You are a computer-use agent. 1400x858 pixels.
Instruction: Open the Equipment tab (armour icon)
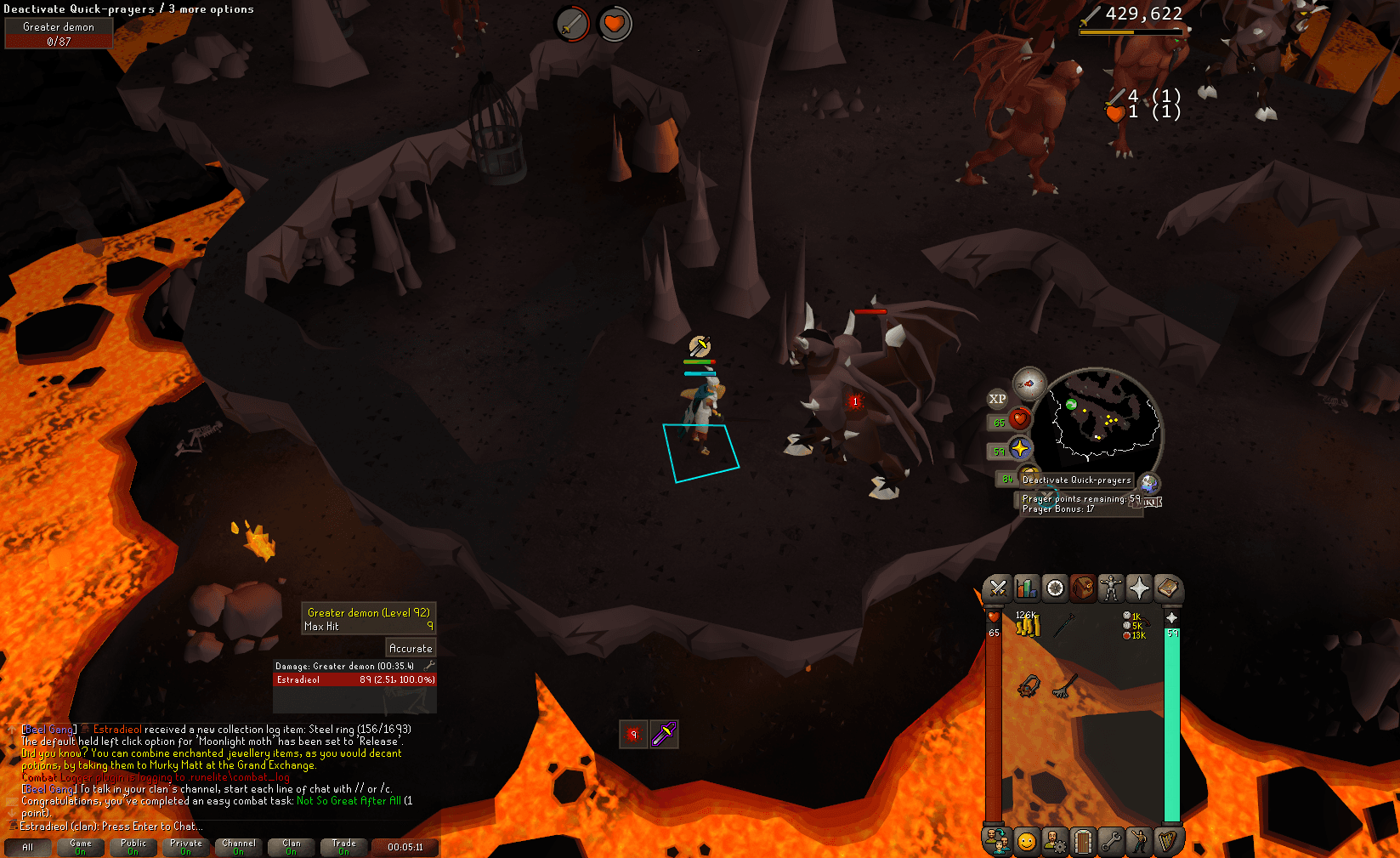(1111, 588)
